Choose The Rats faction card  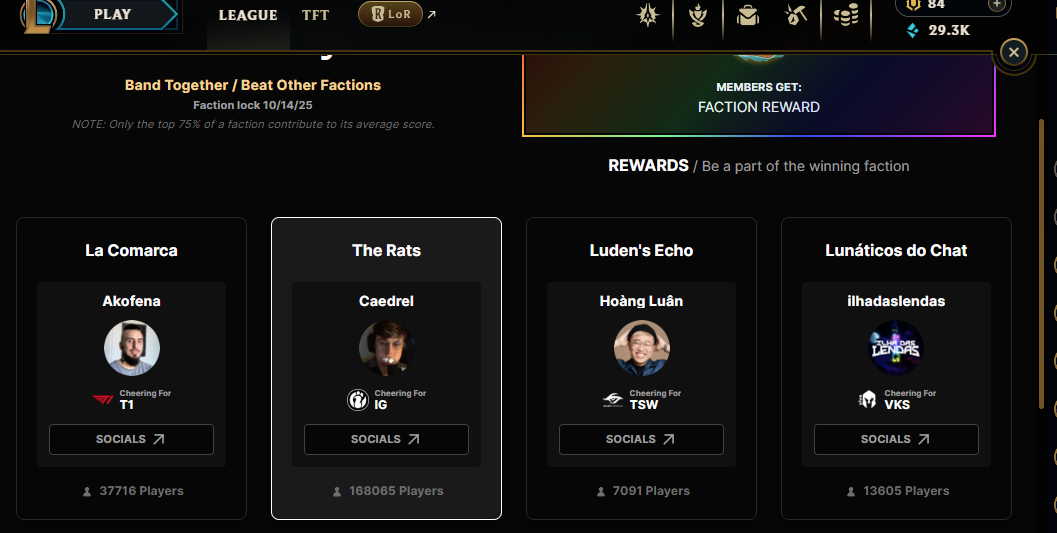tap(386, 250)
